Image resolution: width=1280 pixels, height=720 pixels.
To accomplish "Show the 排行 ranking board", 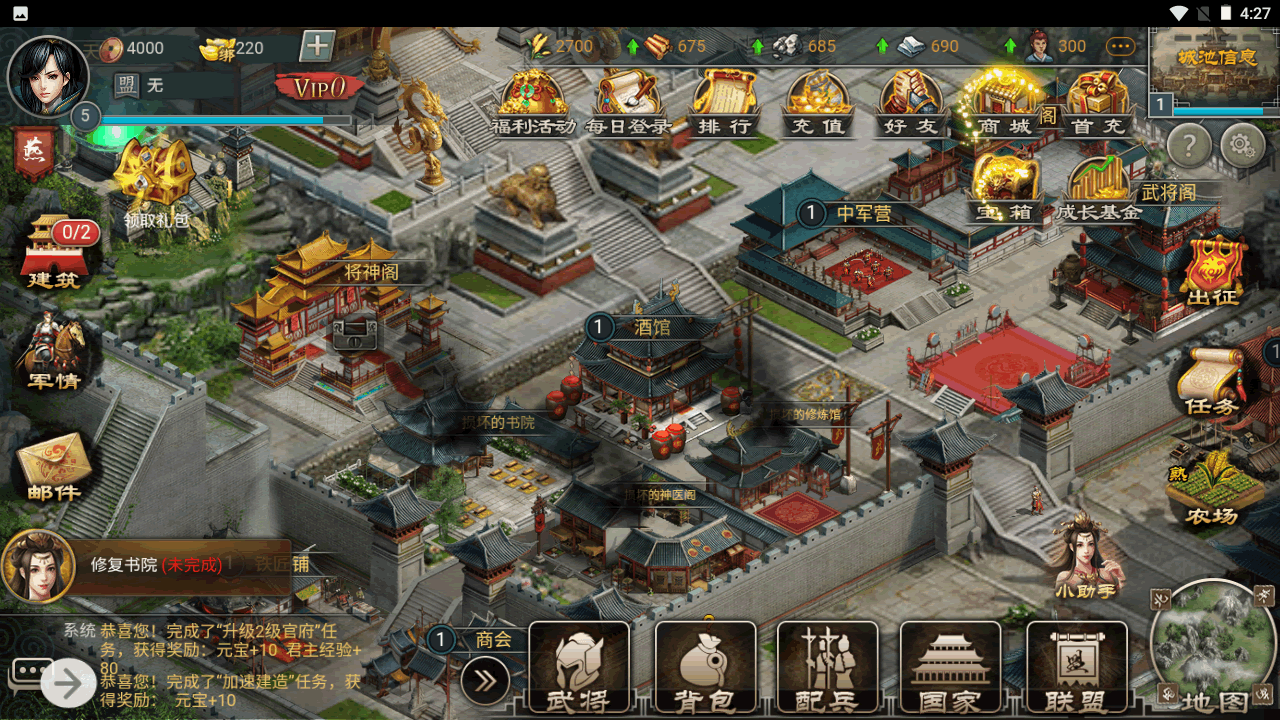I will (x=724, y=102).
